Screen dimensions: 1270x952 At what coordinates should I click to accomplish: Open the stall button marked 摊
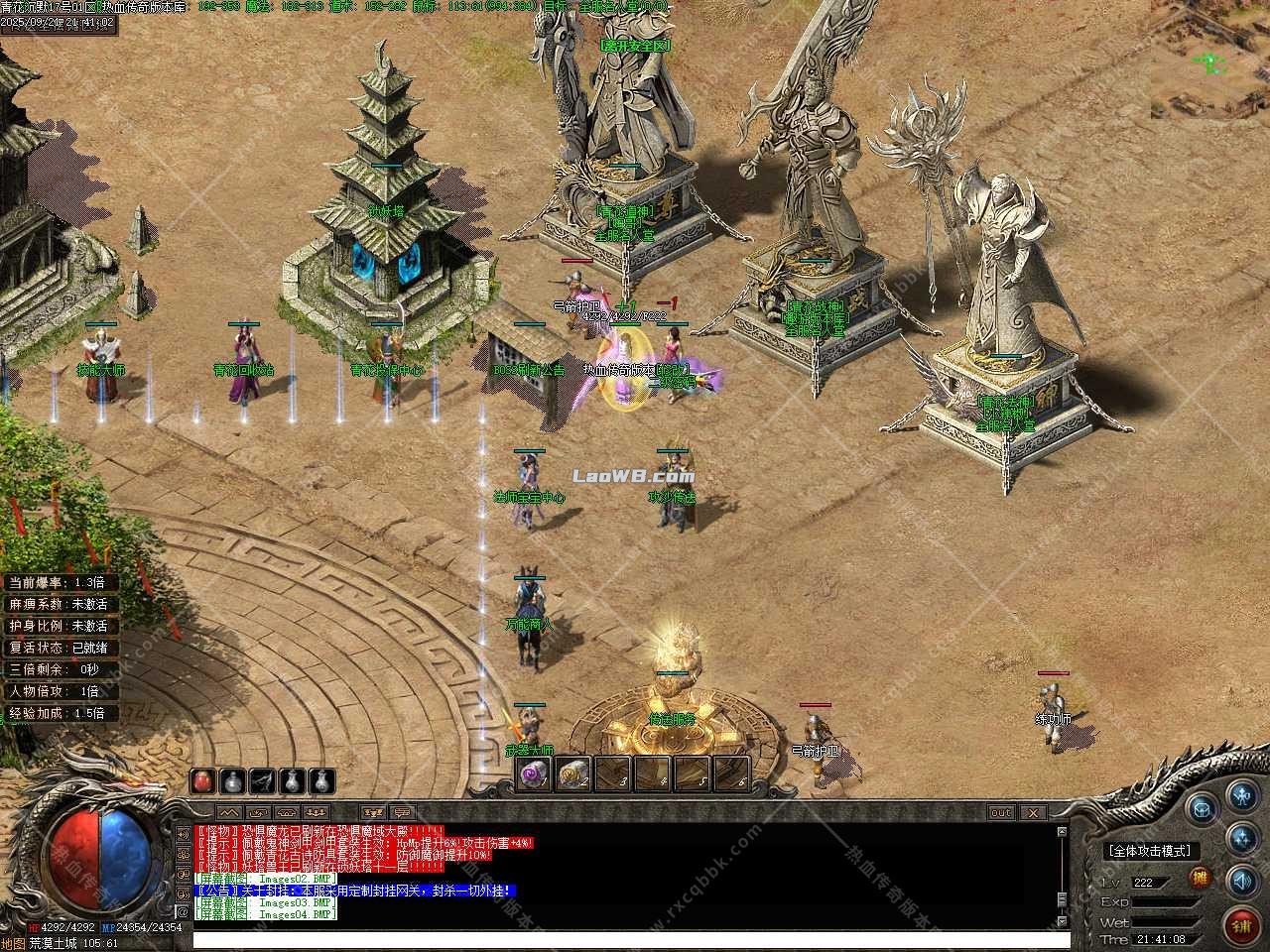tap(1200, 879)
